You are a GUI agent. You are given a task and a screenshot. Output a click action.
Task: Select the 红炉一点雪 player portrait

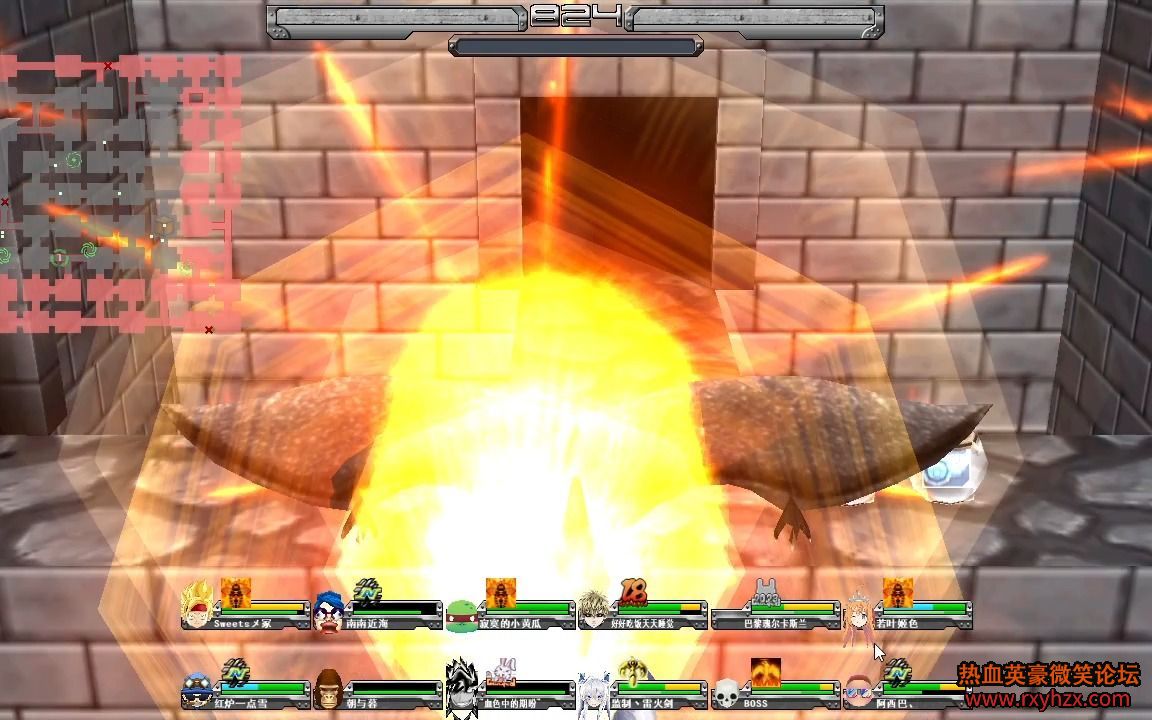(198, 689)
